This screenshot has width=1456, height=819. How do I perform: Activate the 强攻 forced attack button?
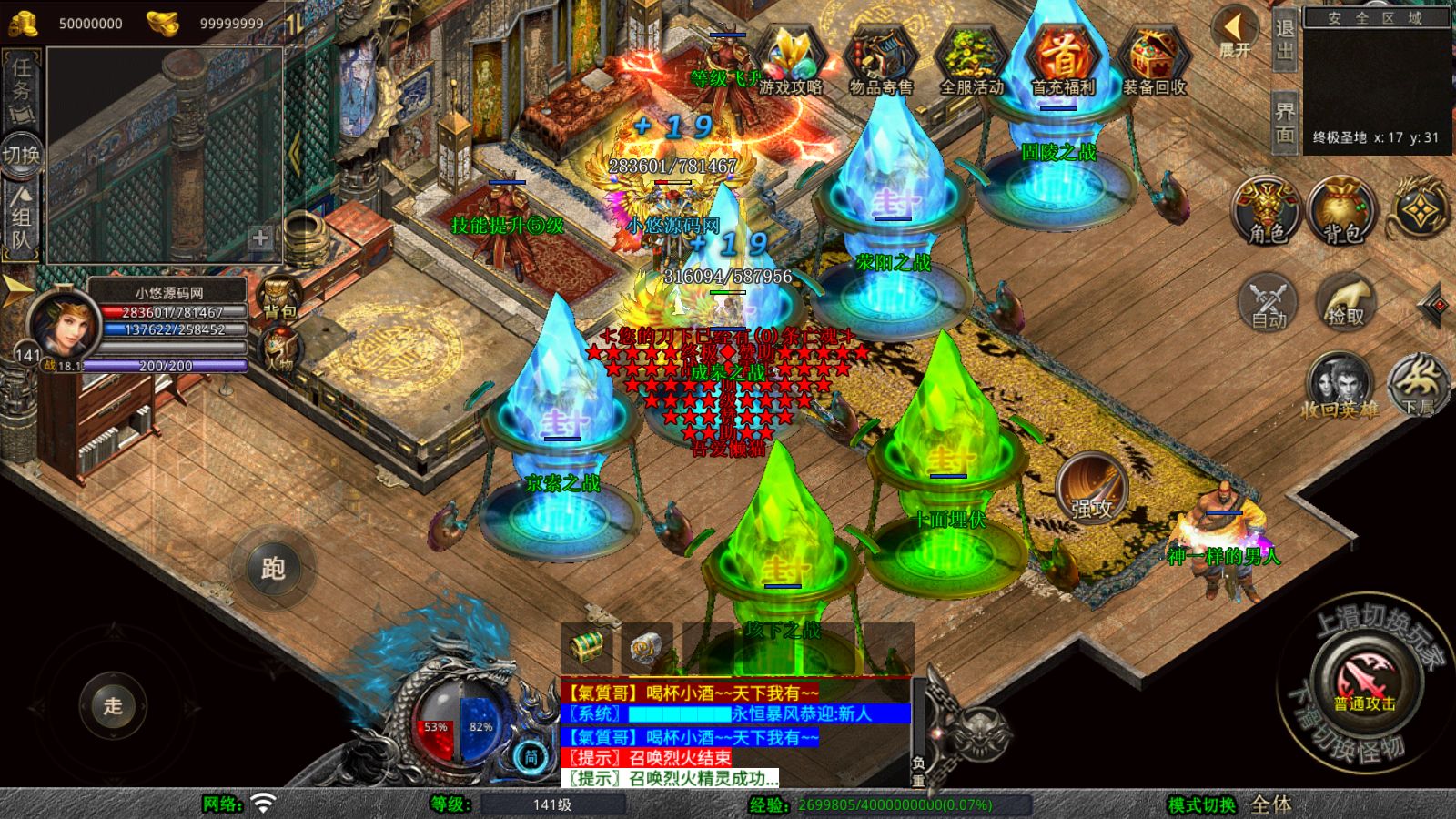[x=1091, y=488]
